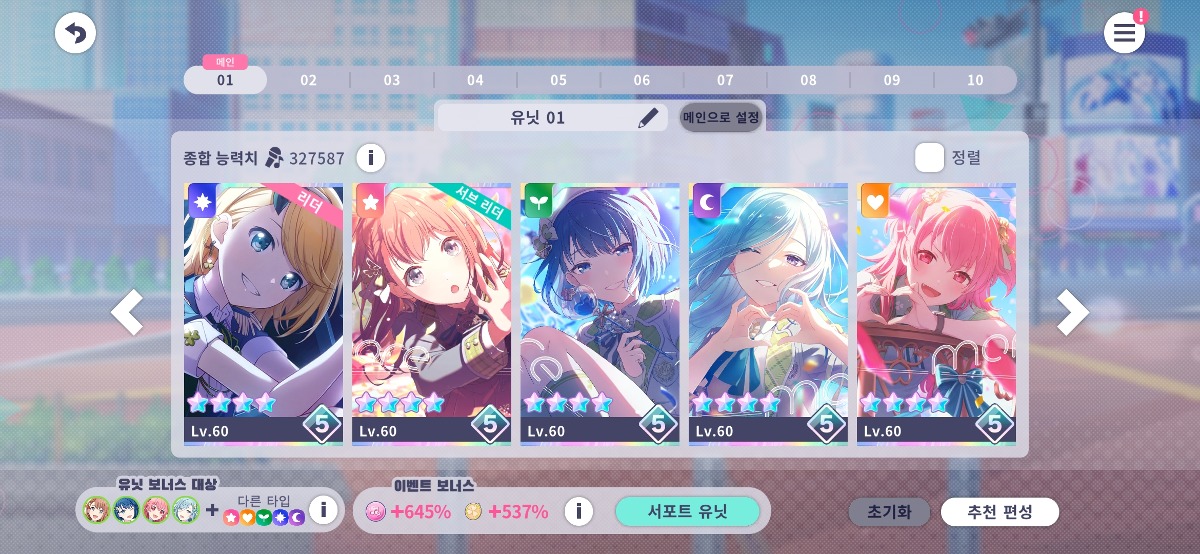Go back with the return arrow button
Viewport: 1200px width, 554px height.
click(x=75, y=33)
